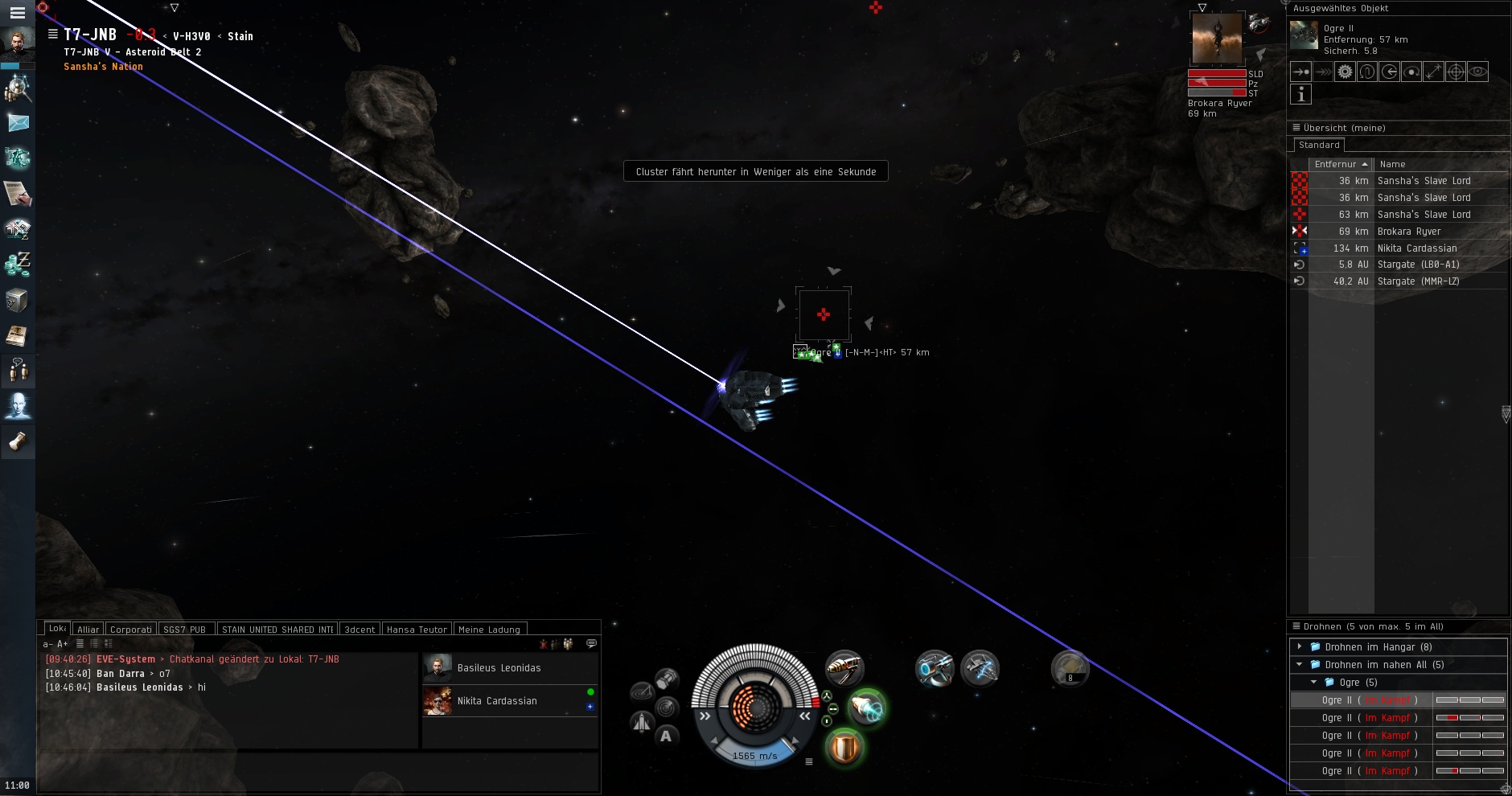Open the character portrait sheet
This screenshot has width=1512, height=796.
coord(17,44)
